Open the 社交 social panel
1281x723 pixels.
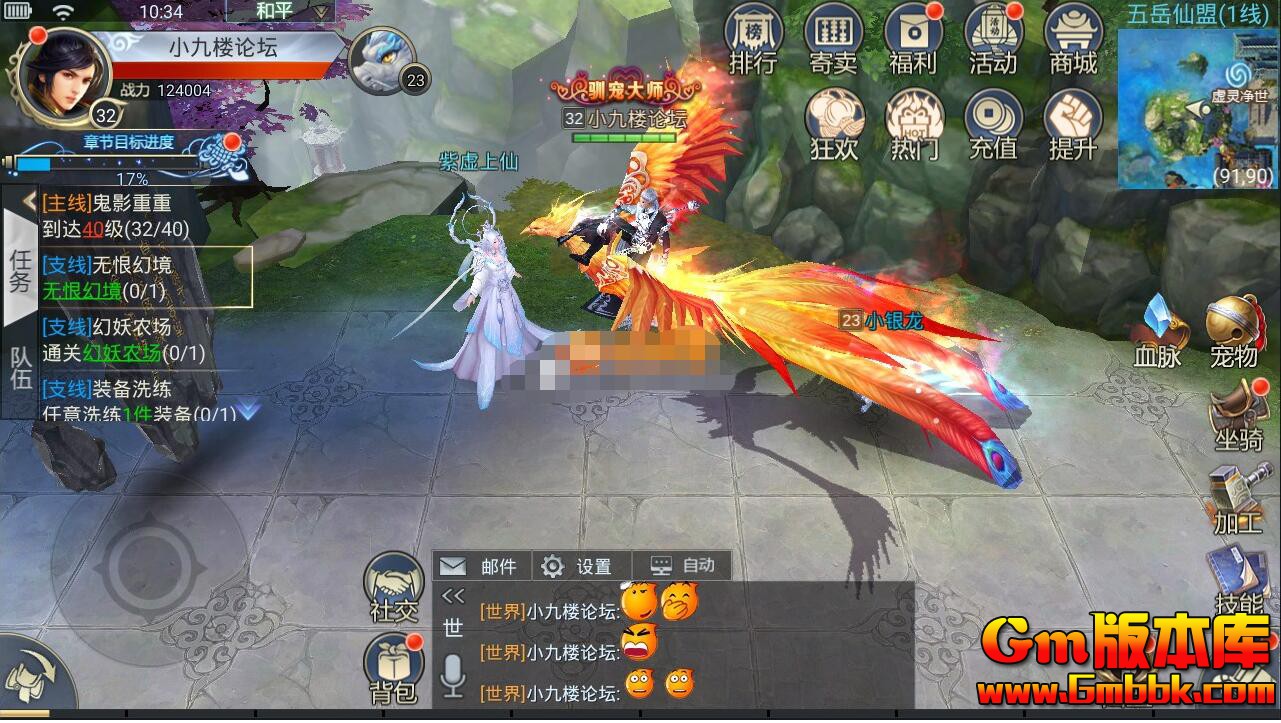point(394,586)
